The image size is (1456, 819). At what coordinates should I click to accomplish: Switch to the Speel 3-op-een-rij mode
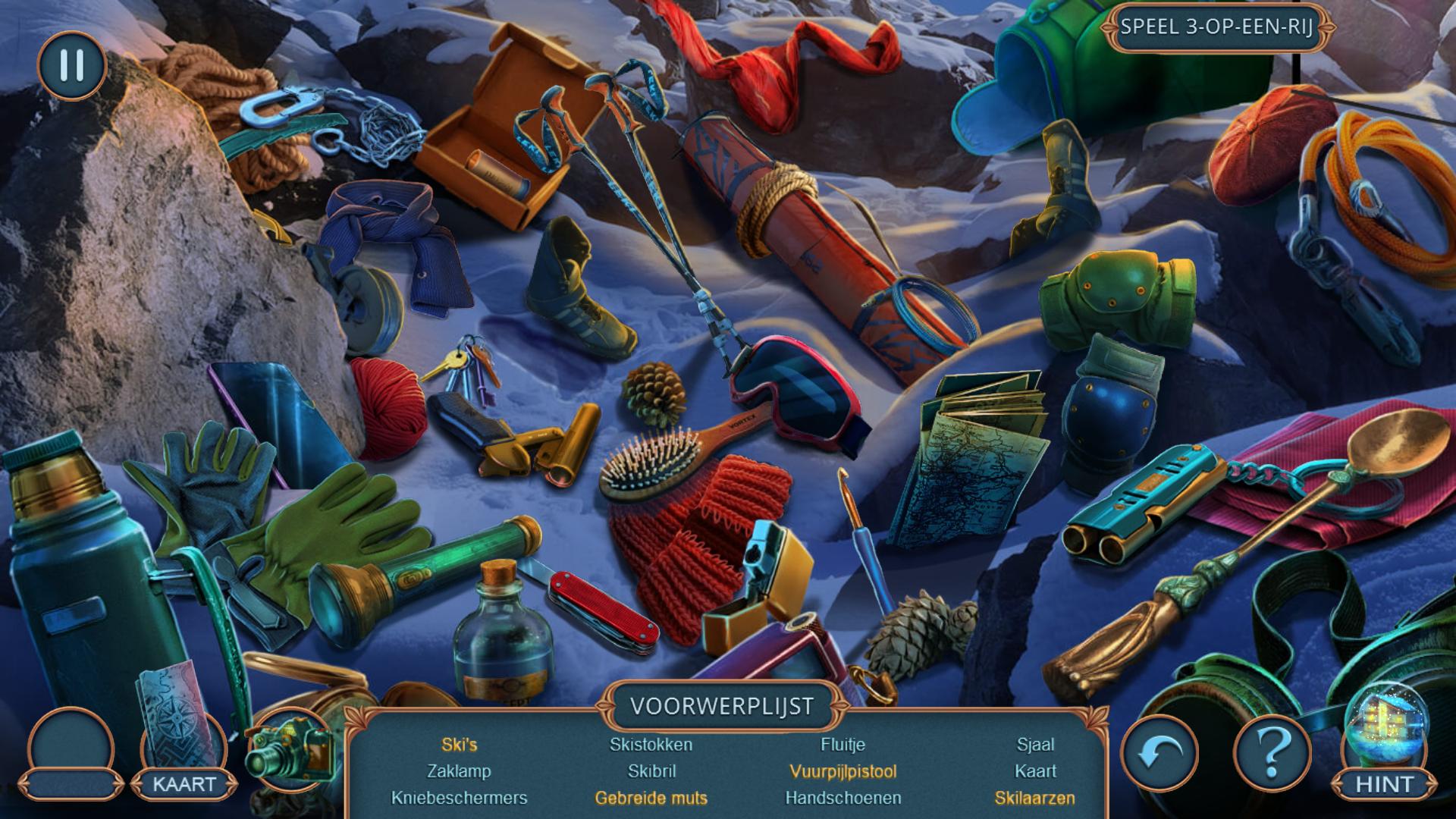click(x=1216, y=27)
